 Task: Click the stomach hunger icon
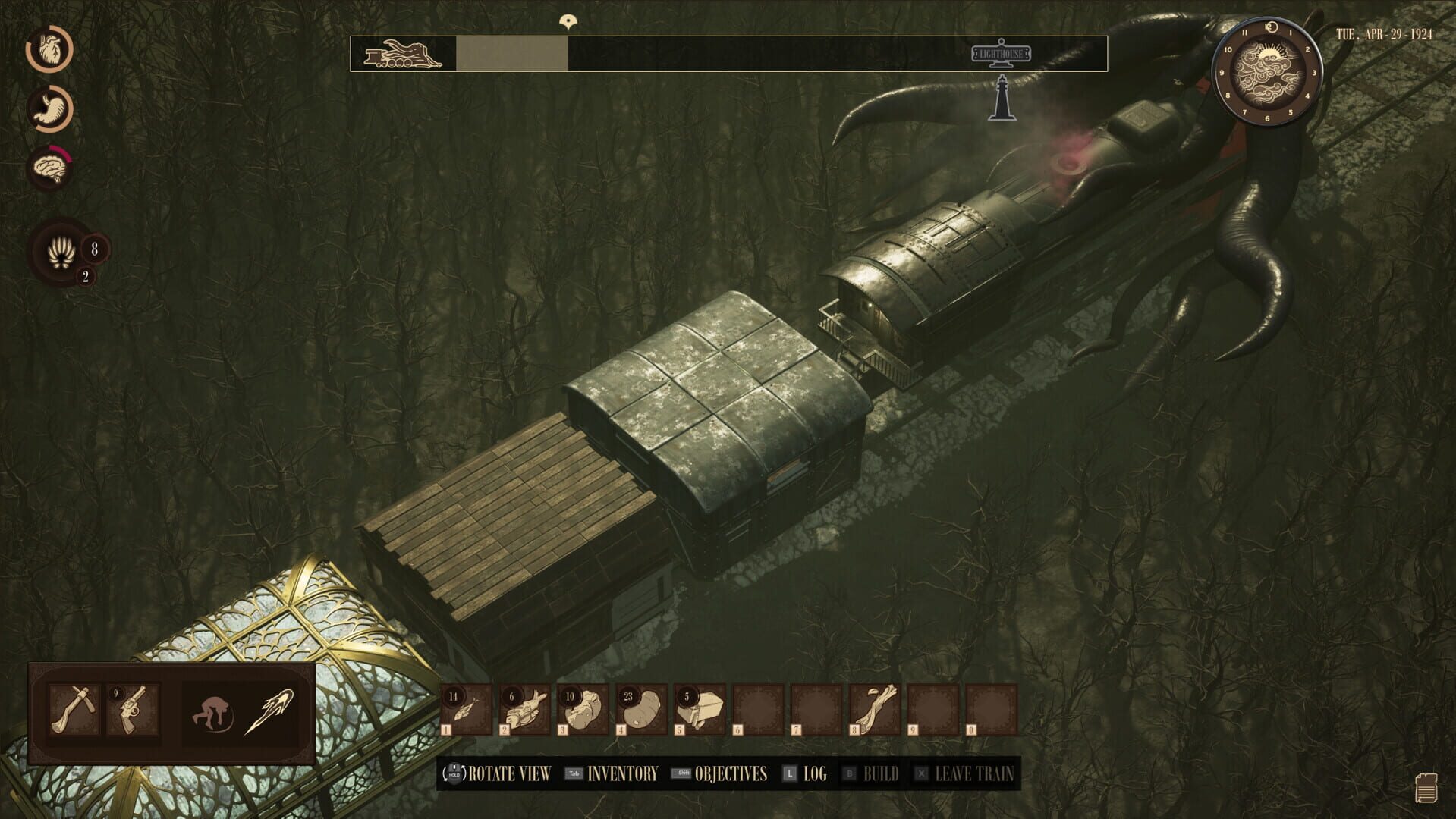click(49, 108)
